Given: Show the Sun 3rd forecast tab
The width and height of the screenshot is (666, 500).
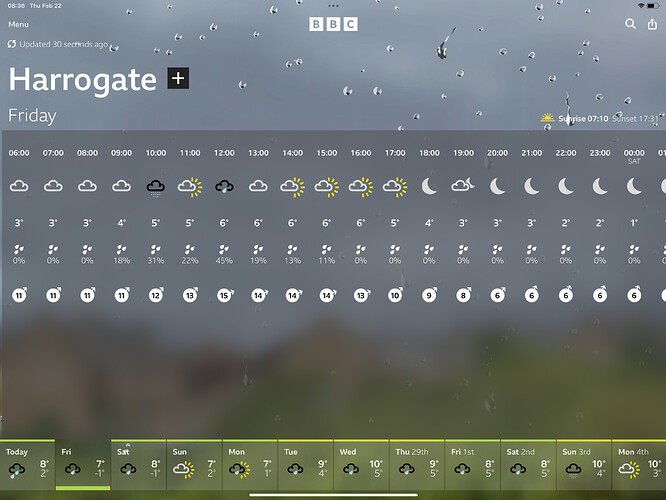Looking at the screenshot, I should [584, 465].
